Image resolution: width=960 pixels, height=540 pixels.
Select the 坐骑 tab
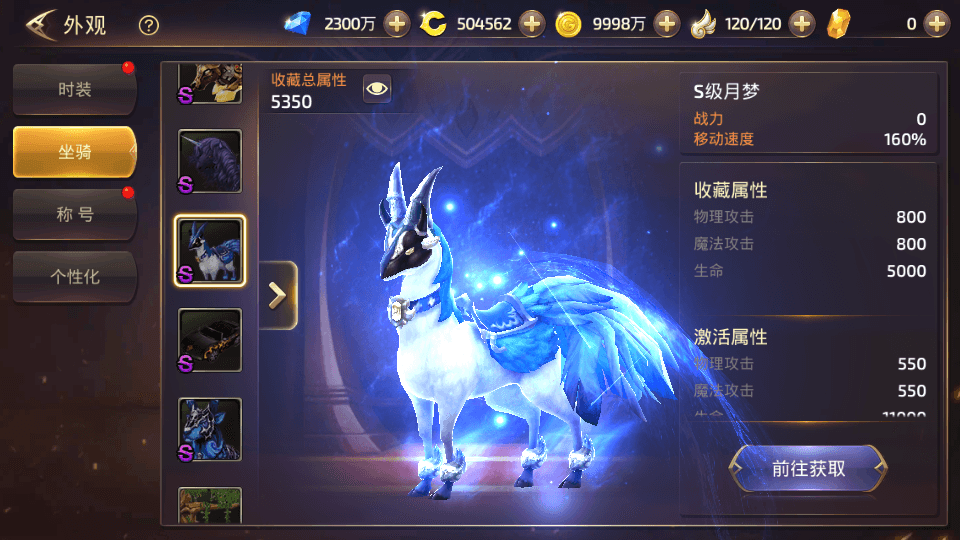tap(74, 152)
